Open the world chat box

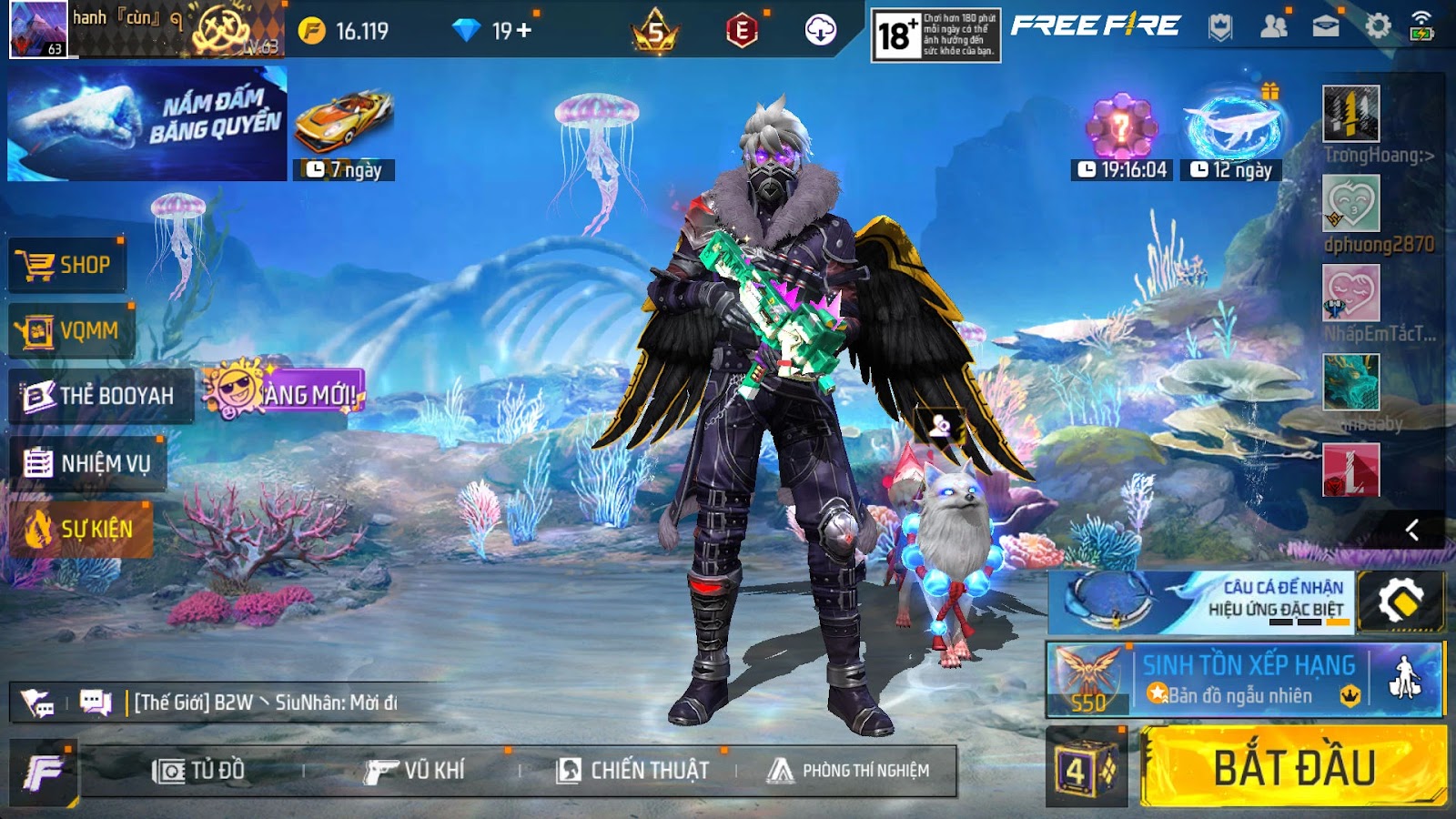[x=264, y=703]
